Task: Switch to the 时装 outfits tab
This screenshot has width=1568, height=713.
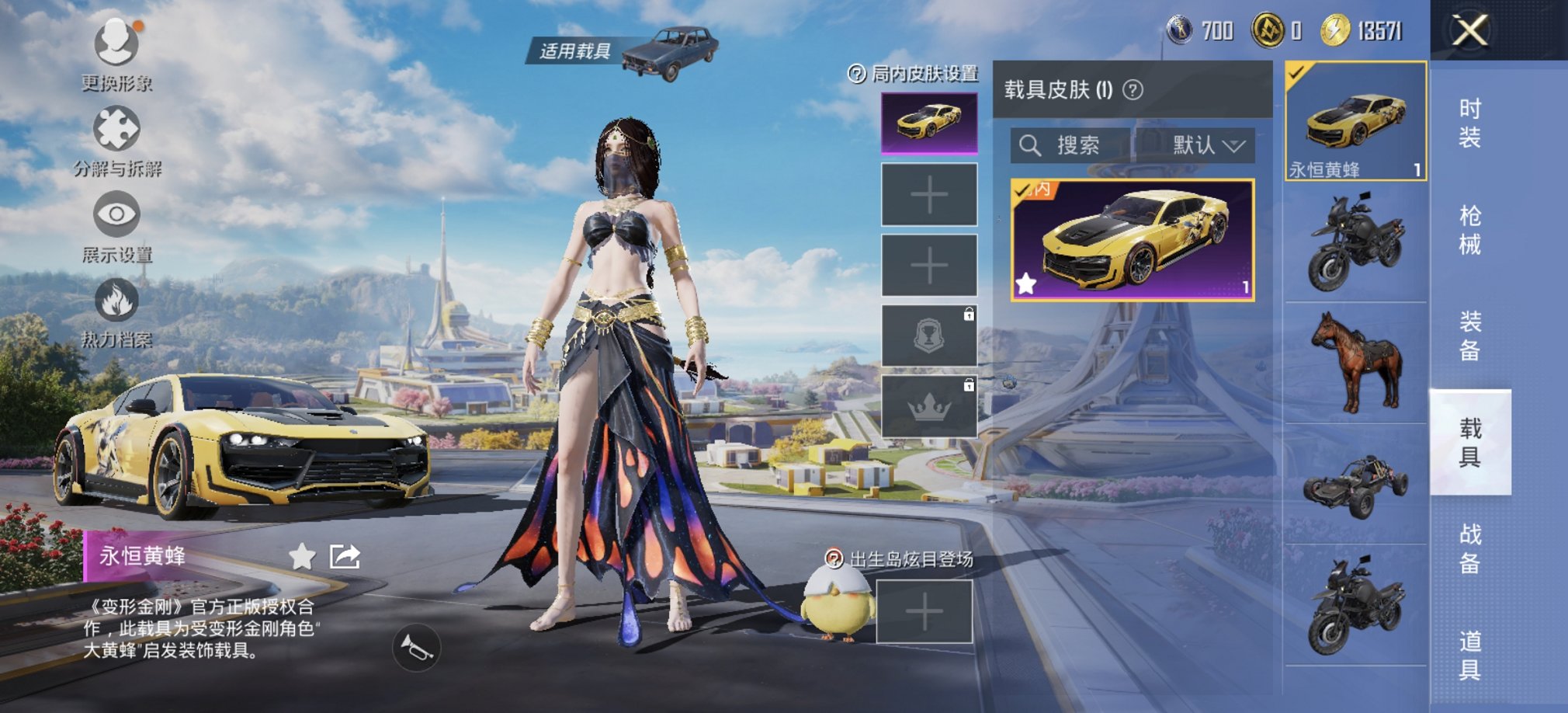Action: click(x=1469, y=123)
